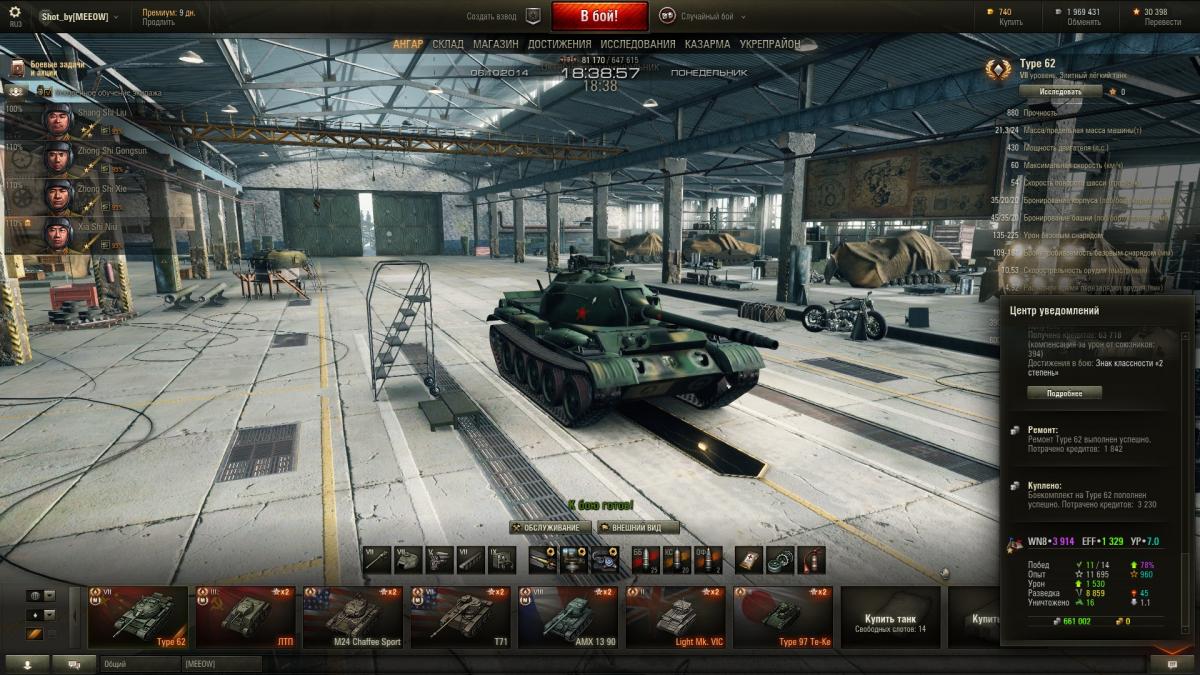Viewport: 1200px width, 675px height.
Task: Open the КАЗАРМА tab
Action: [x=707, y=45]
